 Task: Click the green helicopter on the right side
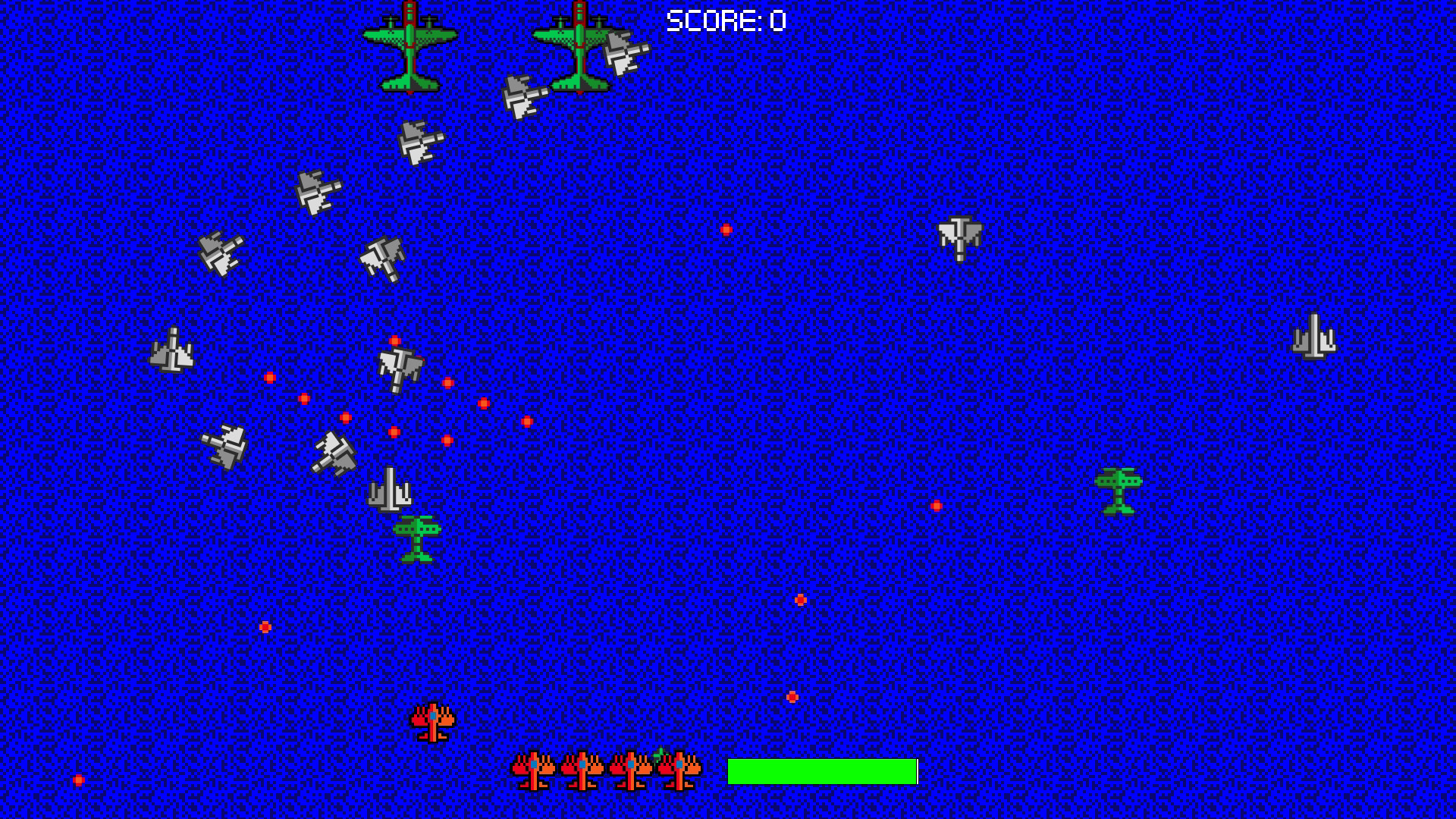1120,493
